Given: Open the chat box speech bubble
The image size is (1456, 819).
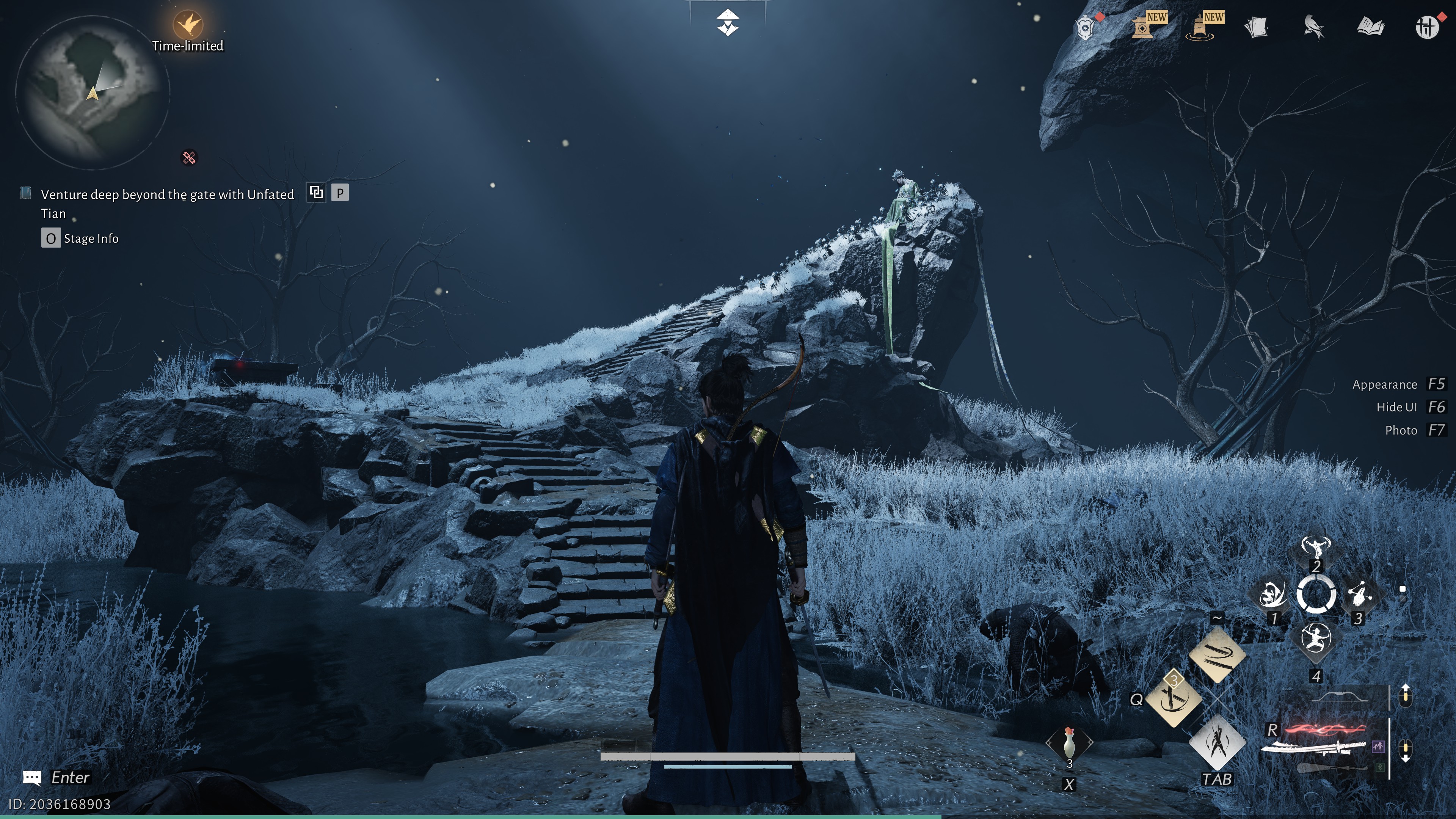Looking at the screenshot, I should click(x=31, y=778).
